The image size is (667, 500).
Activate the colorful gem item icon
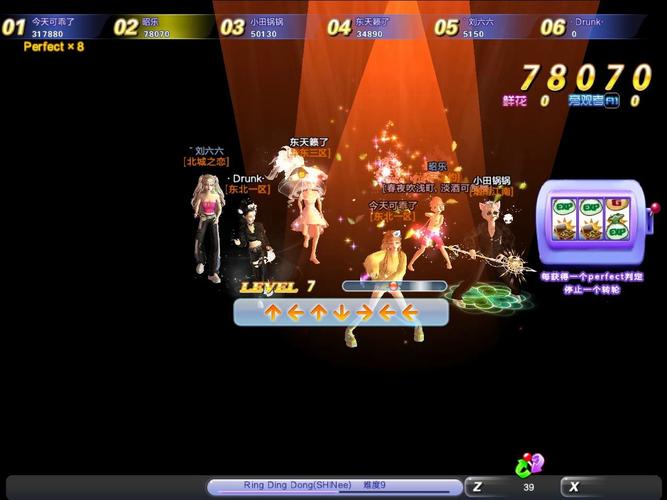point(528,465)
